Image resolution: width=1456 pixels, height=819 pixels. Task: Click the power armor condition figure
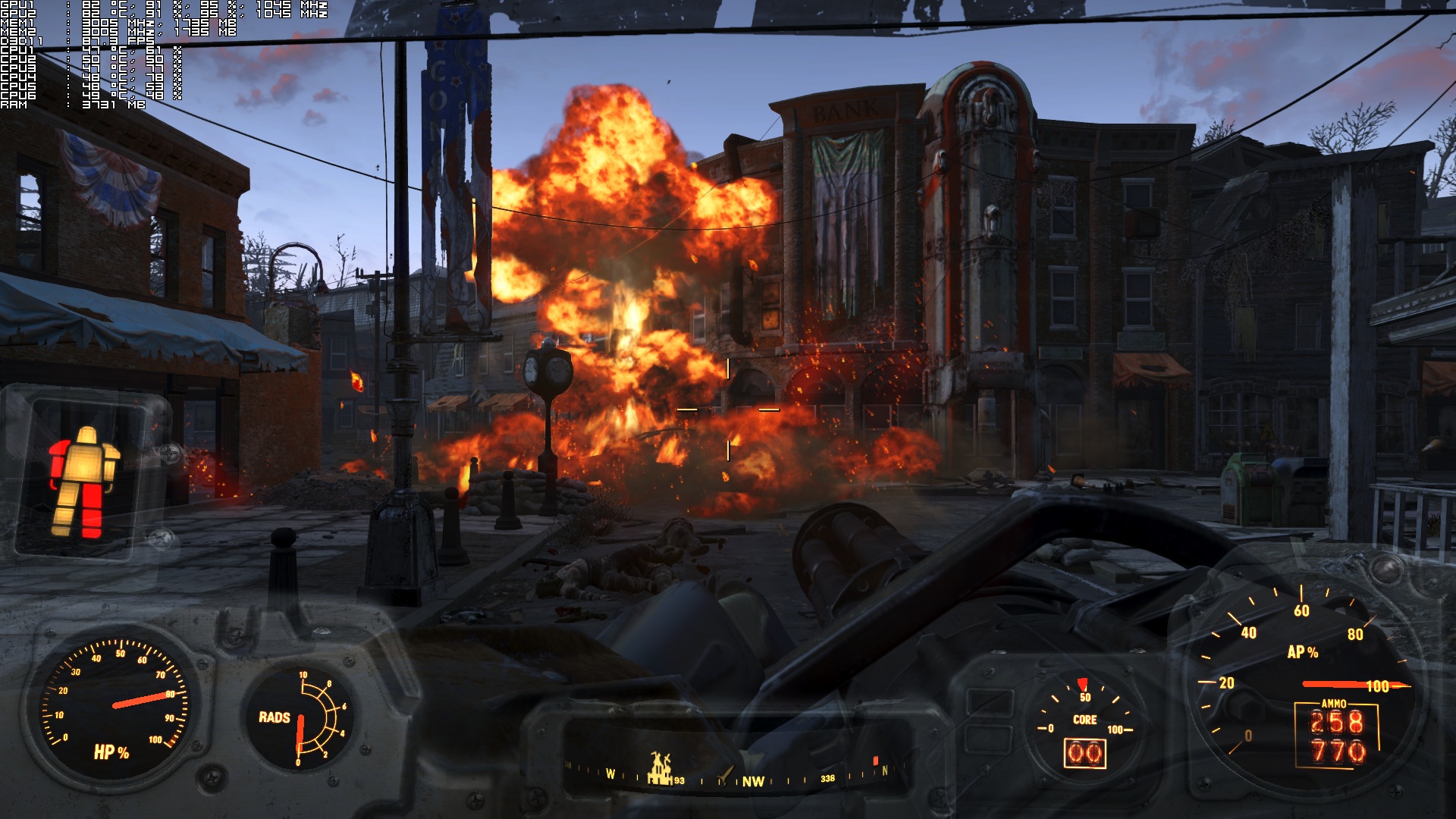tap(83, 482)
